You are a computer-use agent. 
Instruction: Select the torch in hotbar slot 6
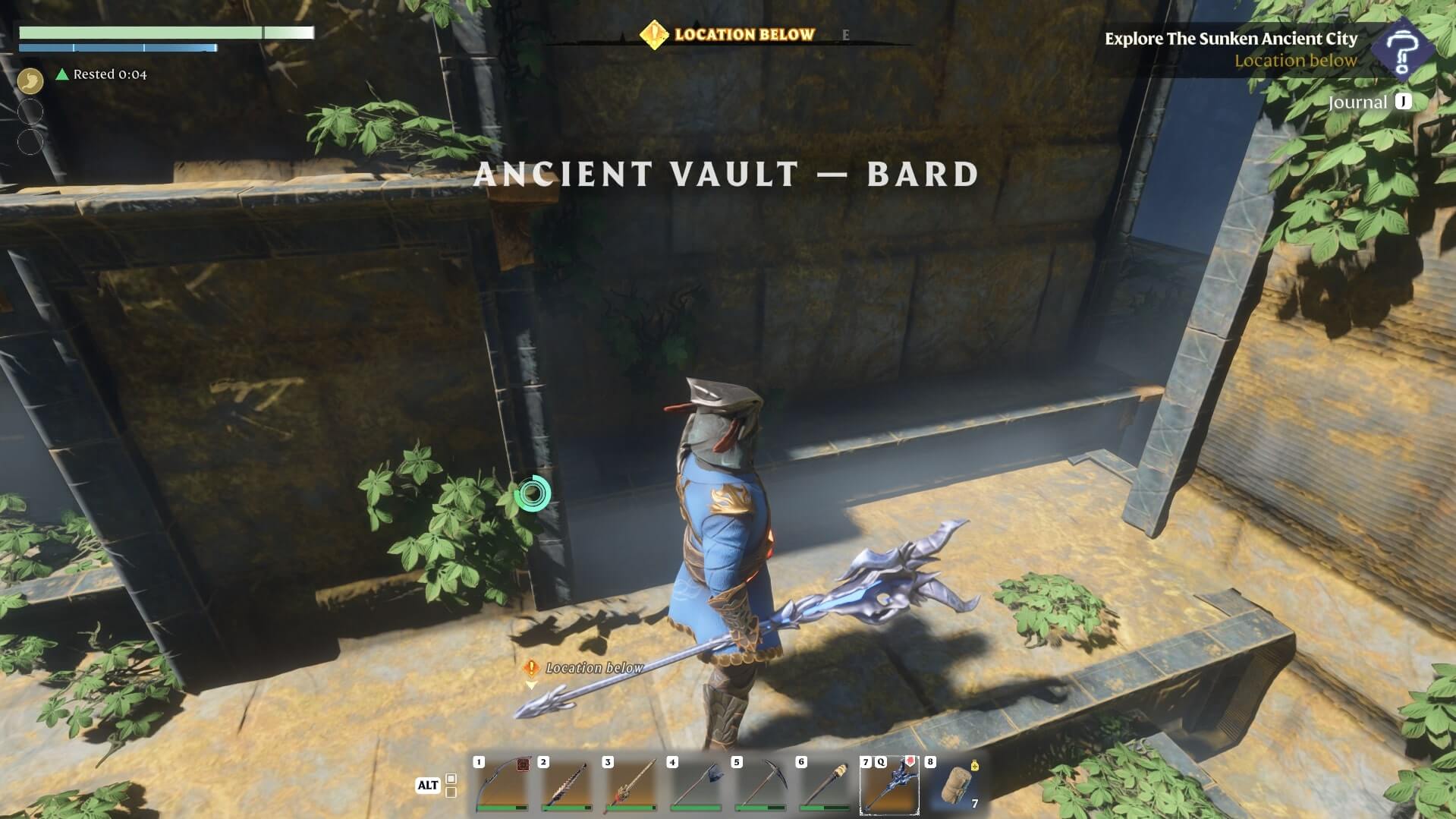tap(824, 785)
